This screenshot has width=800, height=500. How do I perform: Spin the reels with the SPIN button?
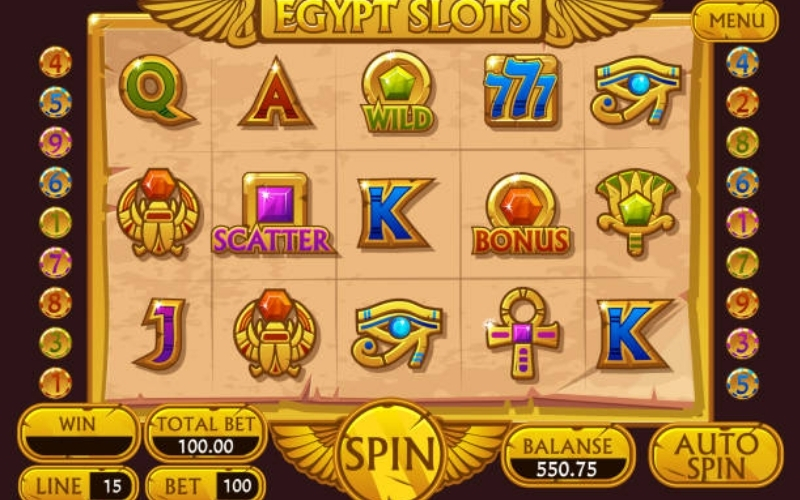[x=390, y=455]
